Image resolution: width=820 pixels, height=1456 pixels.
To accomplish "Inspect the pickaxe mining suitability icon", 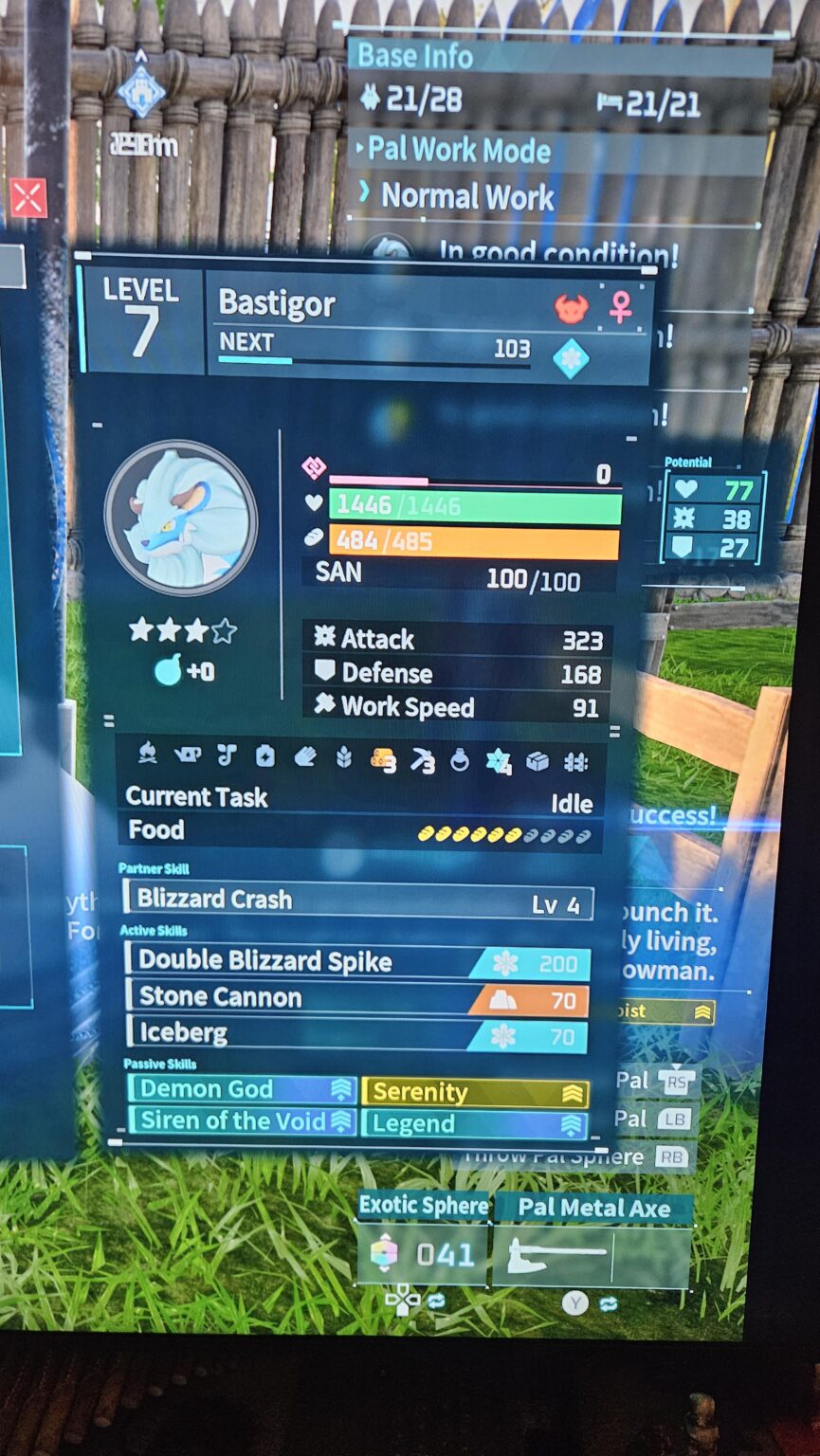I will pos(423,759).
